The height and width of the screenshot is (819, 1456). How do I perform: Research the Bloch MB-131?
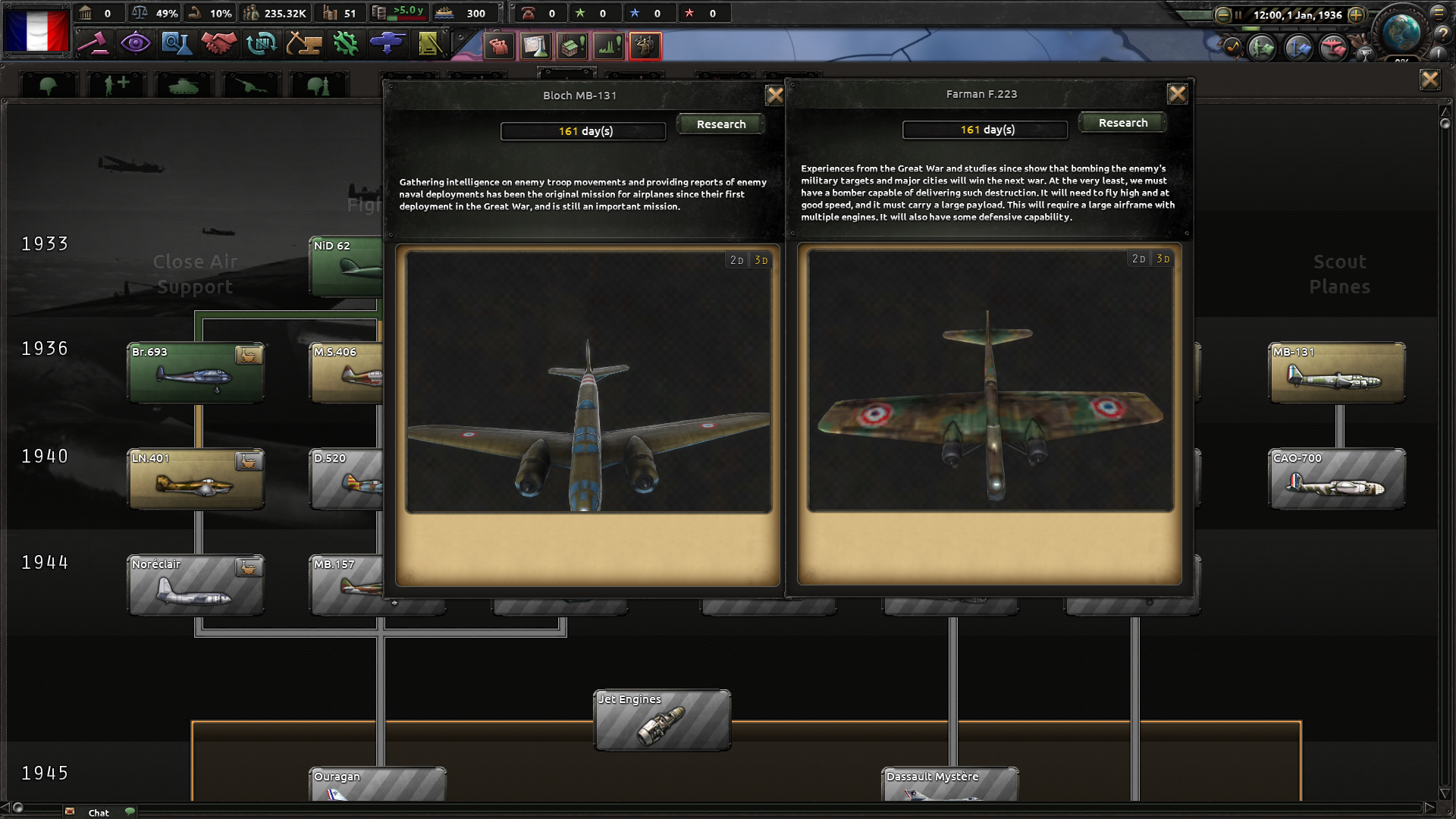pyautogui.click(x=721, y=124)
